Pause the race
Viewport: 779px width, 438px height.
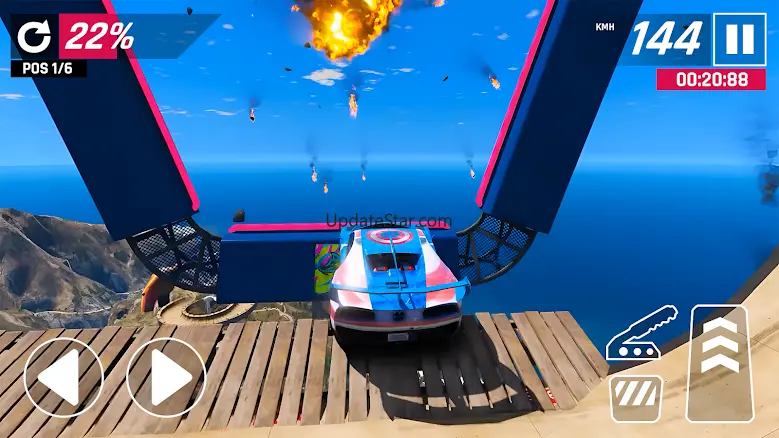(x=739, y=39)
